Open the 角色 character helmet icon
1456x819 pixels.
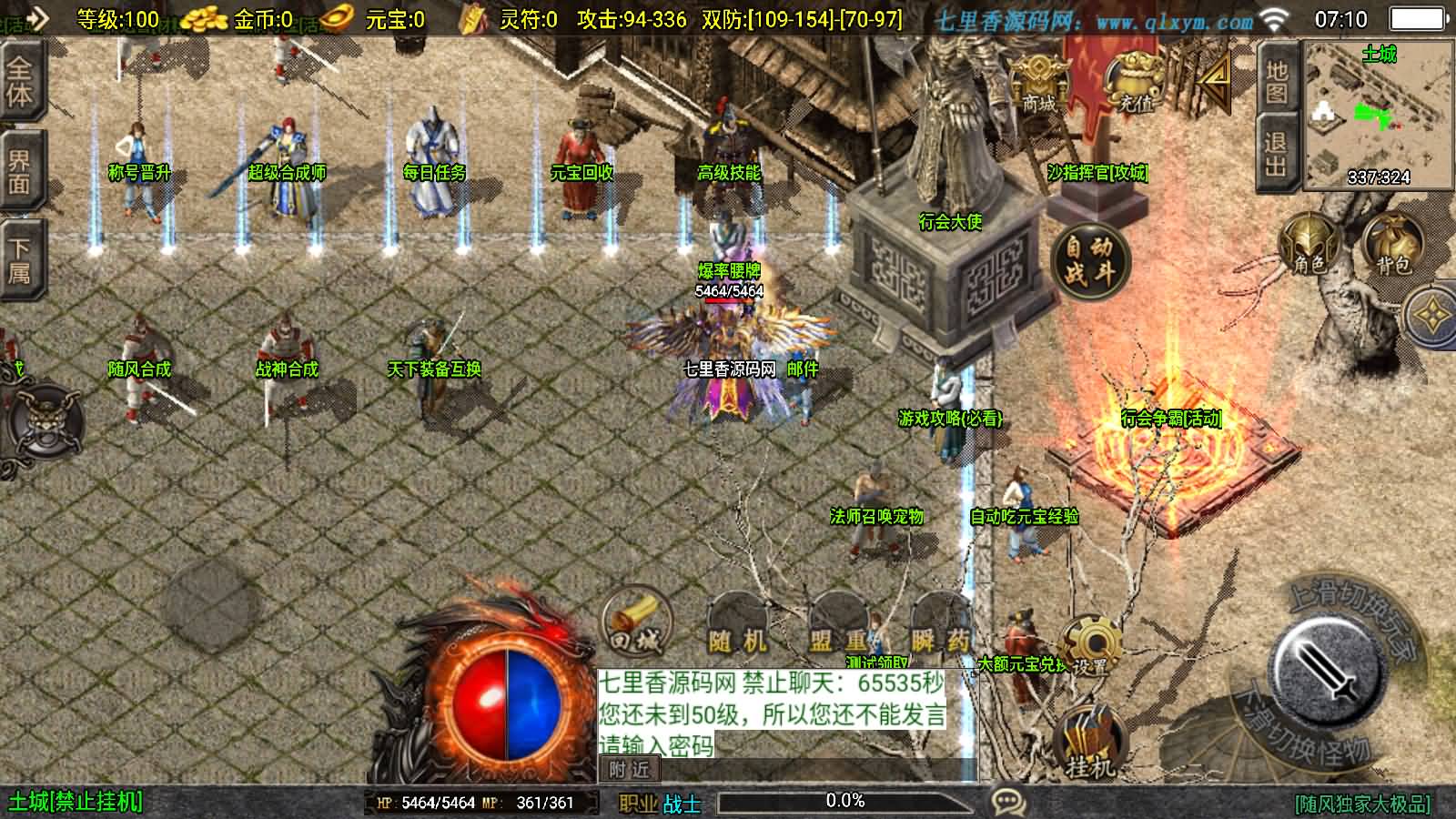[x=1310, y=246]
